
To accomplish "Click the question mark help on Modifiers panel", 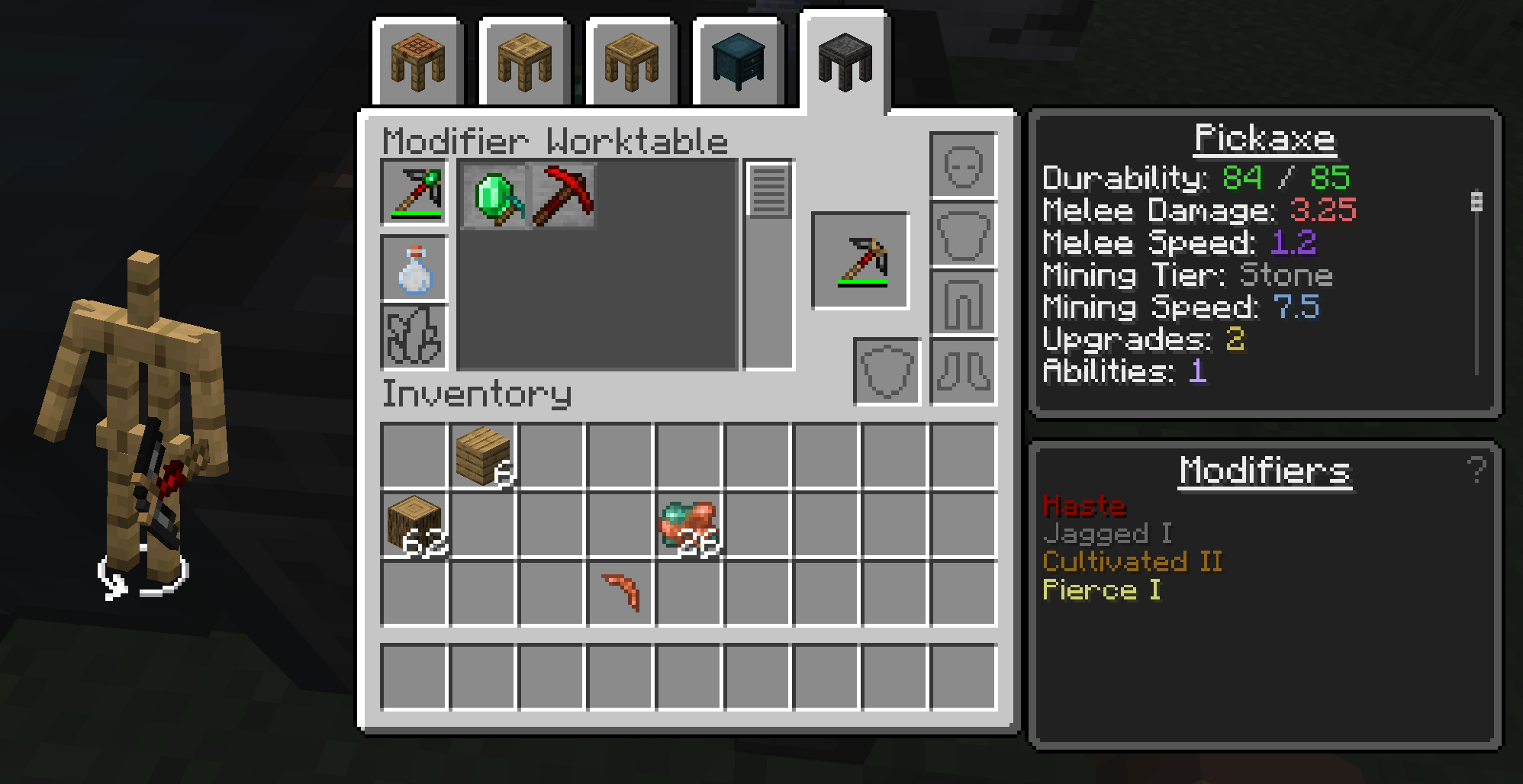I will pyautogui.click(x=1476, y=470).
